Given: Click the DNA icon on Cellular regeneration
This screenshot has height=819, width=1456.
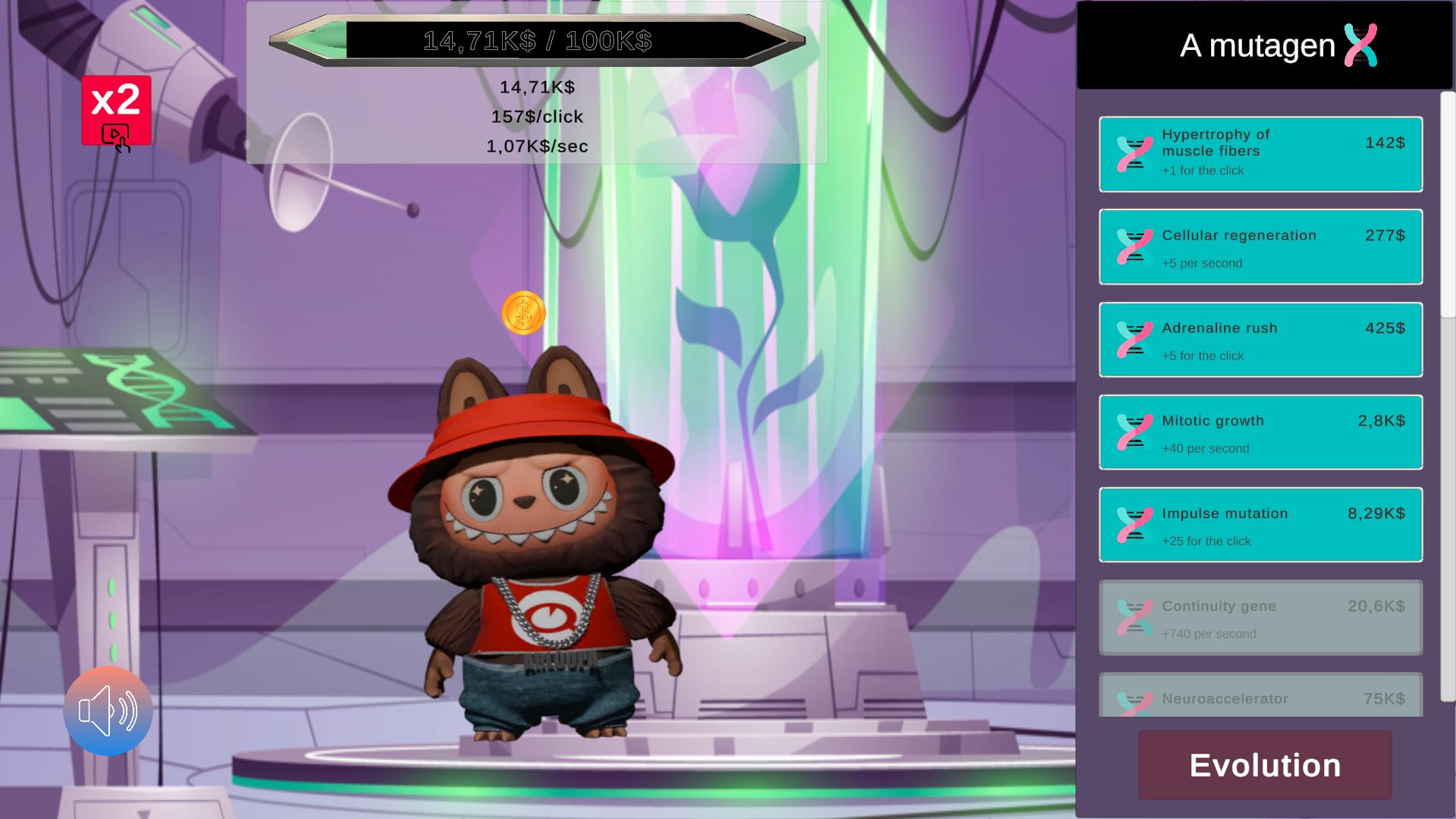Looking at the screenshot, I should (1133, 246).
